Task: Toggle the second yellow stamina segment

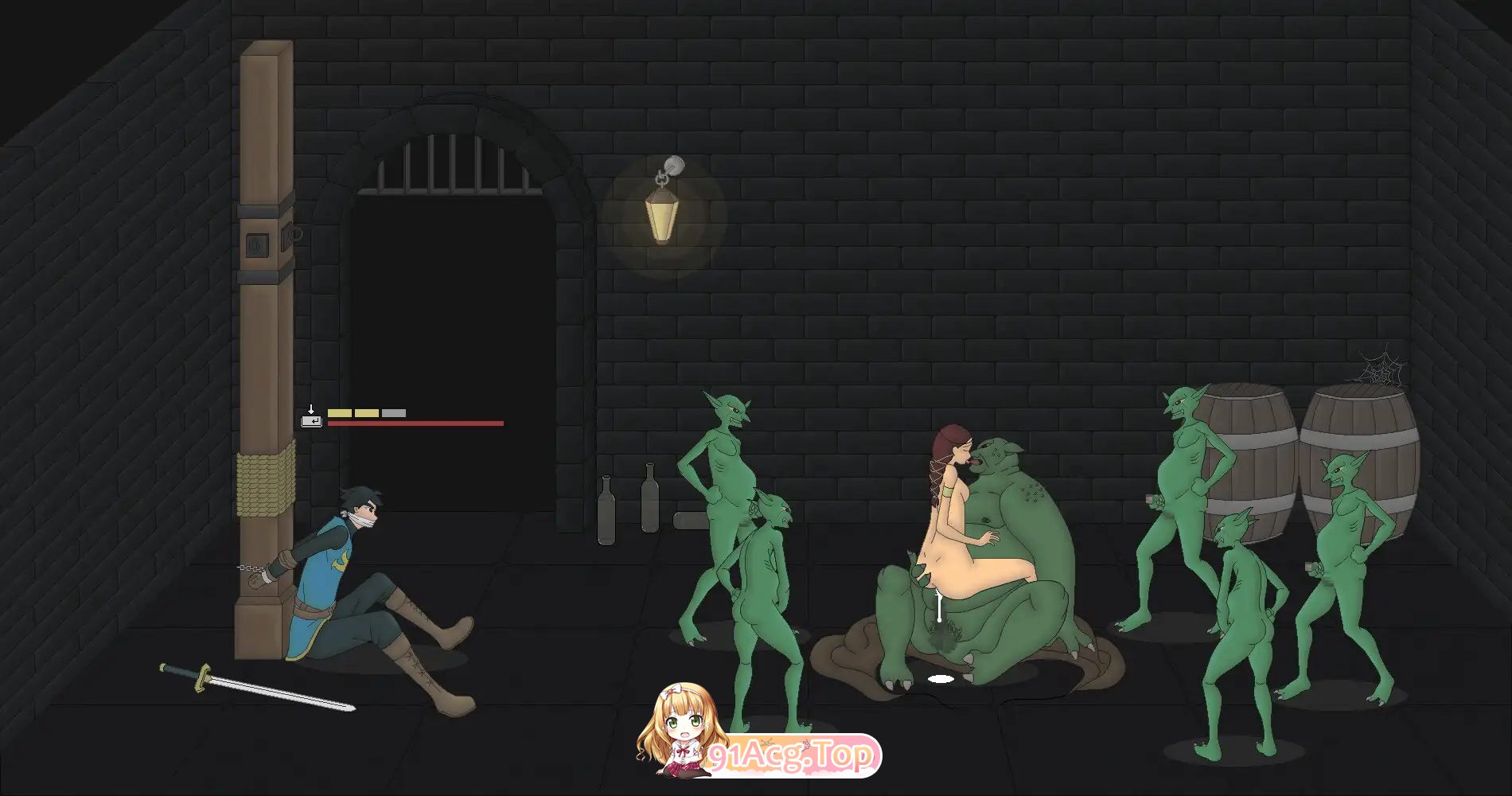Action: point(366,412)
